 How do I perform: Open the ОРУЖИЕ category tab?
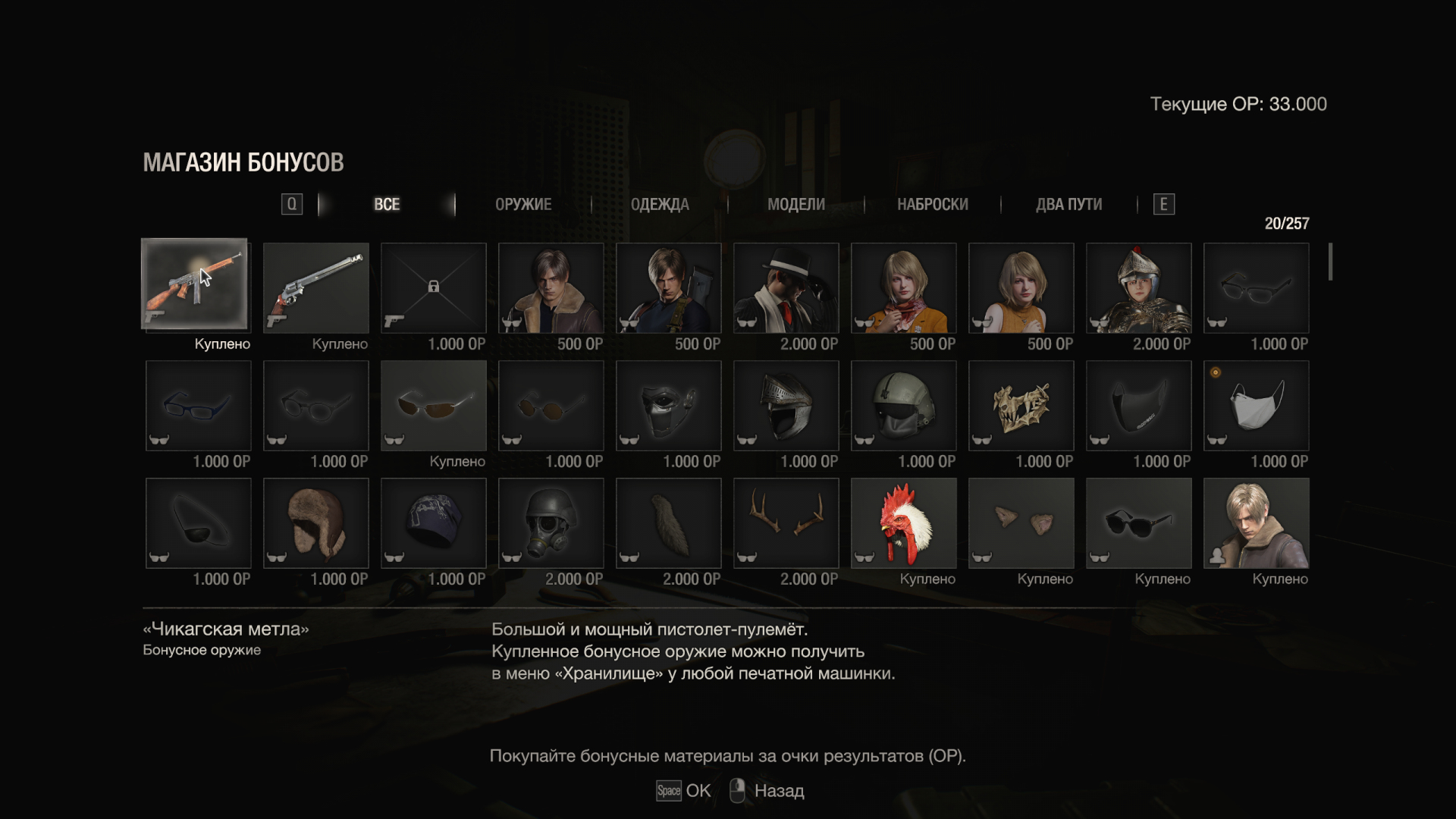coord(523,205)
